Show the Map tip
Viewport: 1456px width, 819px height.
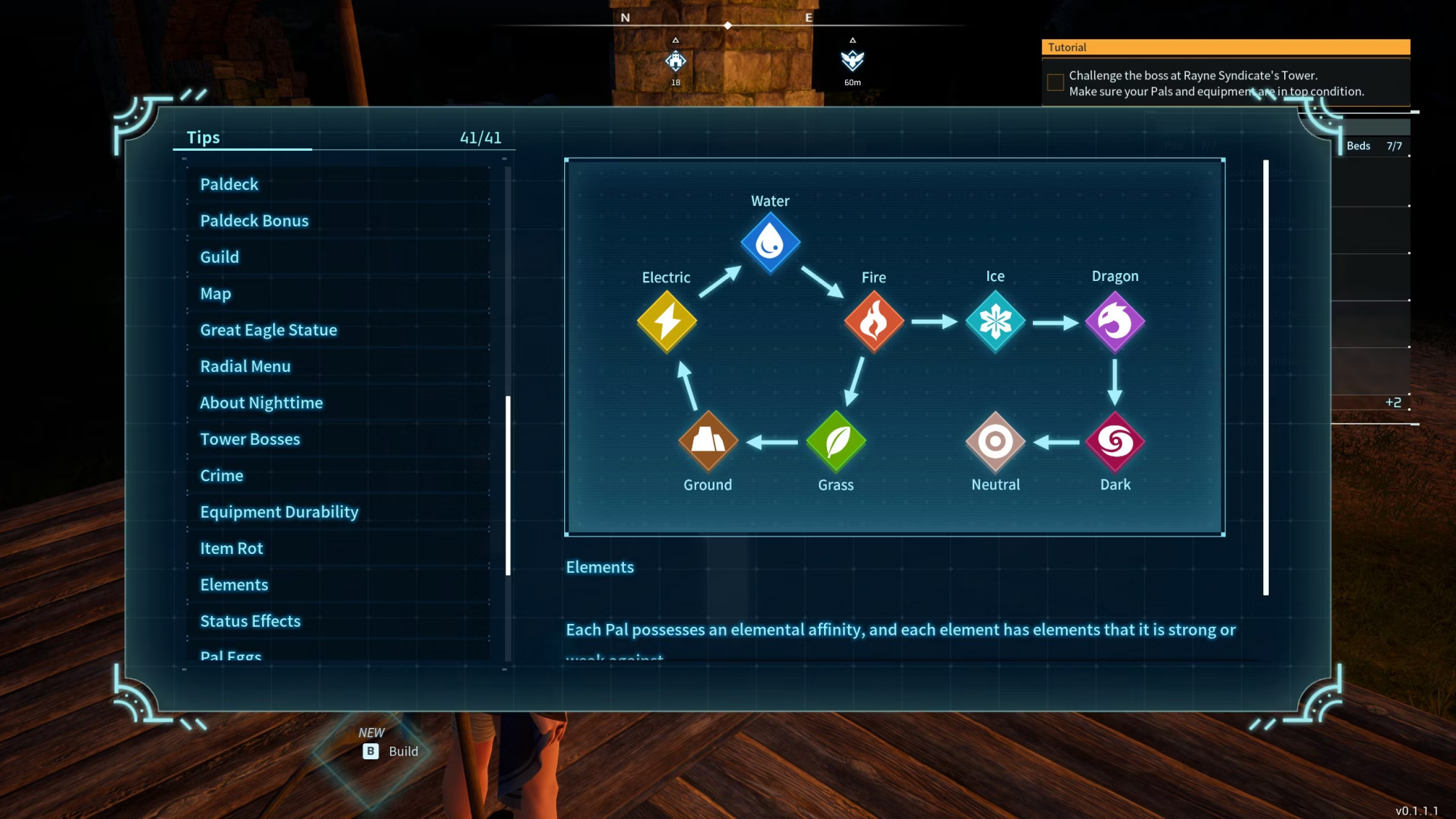click(x=215, y=293)
